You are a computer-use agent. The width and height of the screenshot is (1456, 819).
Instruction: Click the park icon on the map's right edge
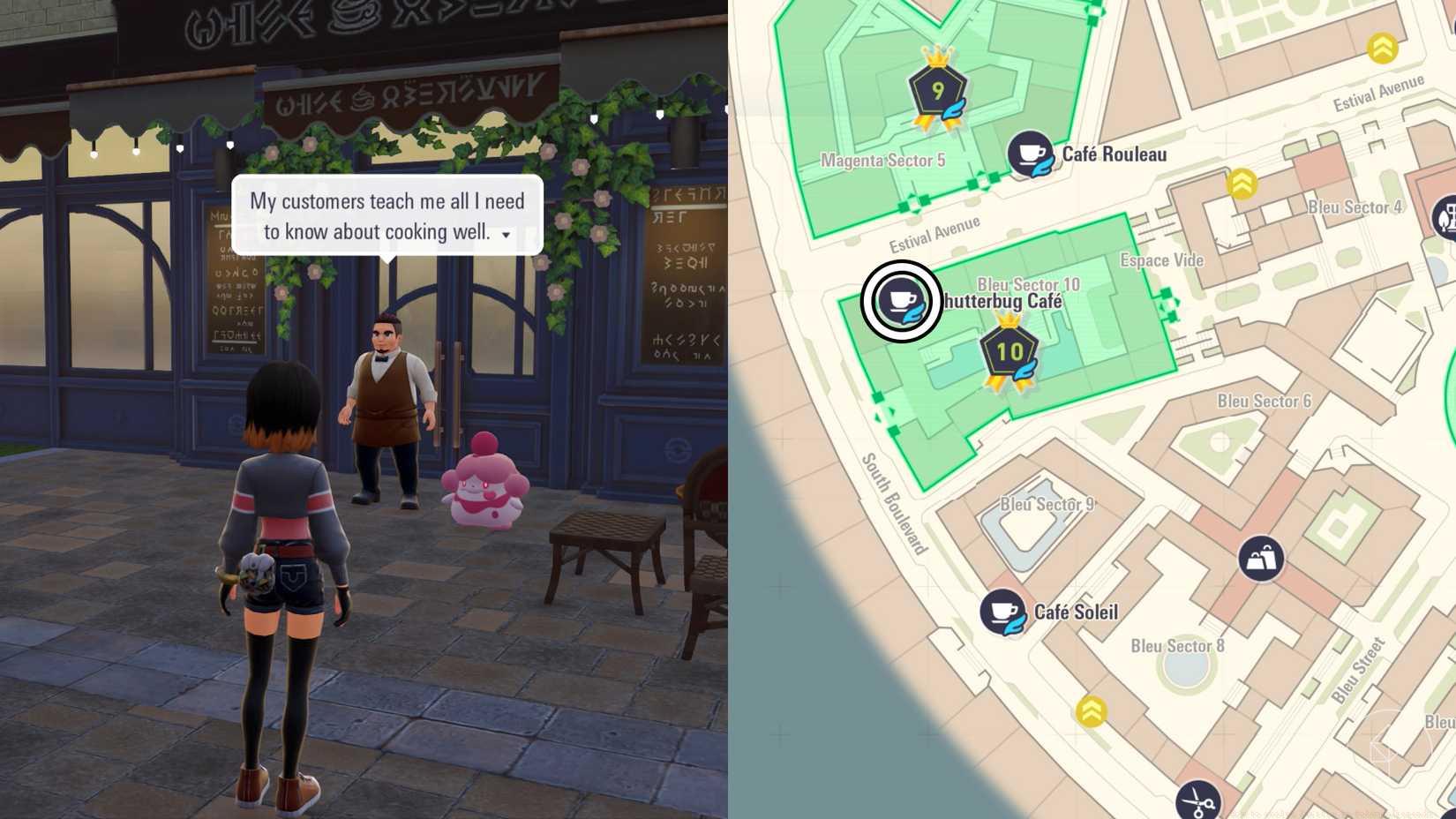pos(1447,219)
